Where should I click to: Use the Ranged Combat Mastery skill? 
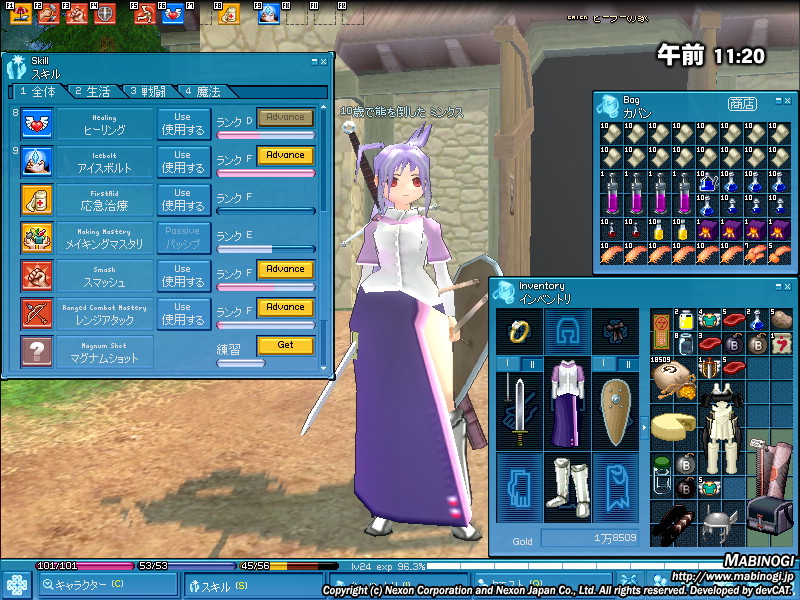pyautogui.click(x=183, y=313)
